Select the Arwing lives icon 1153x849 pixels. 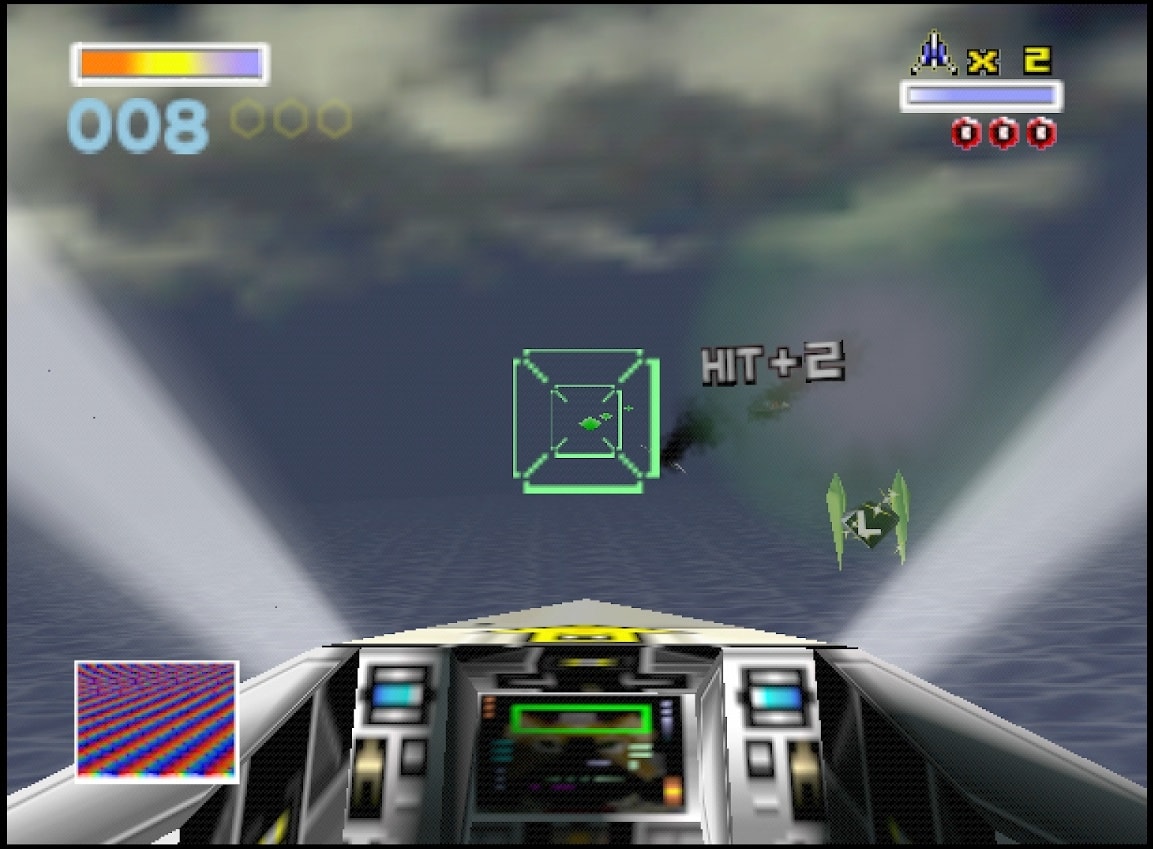click(934, 54)
